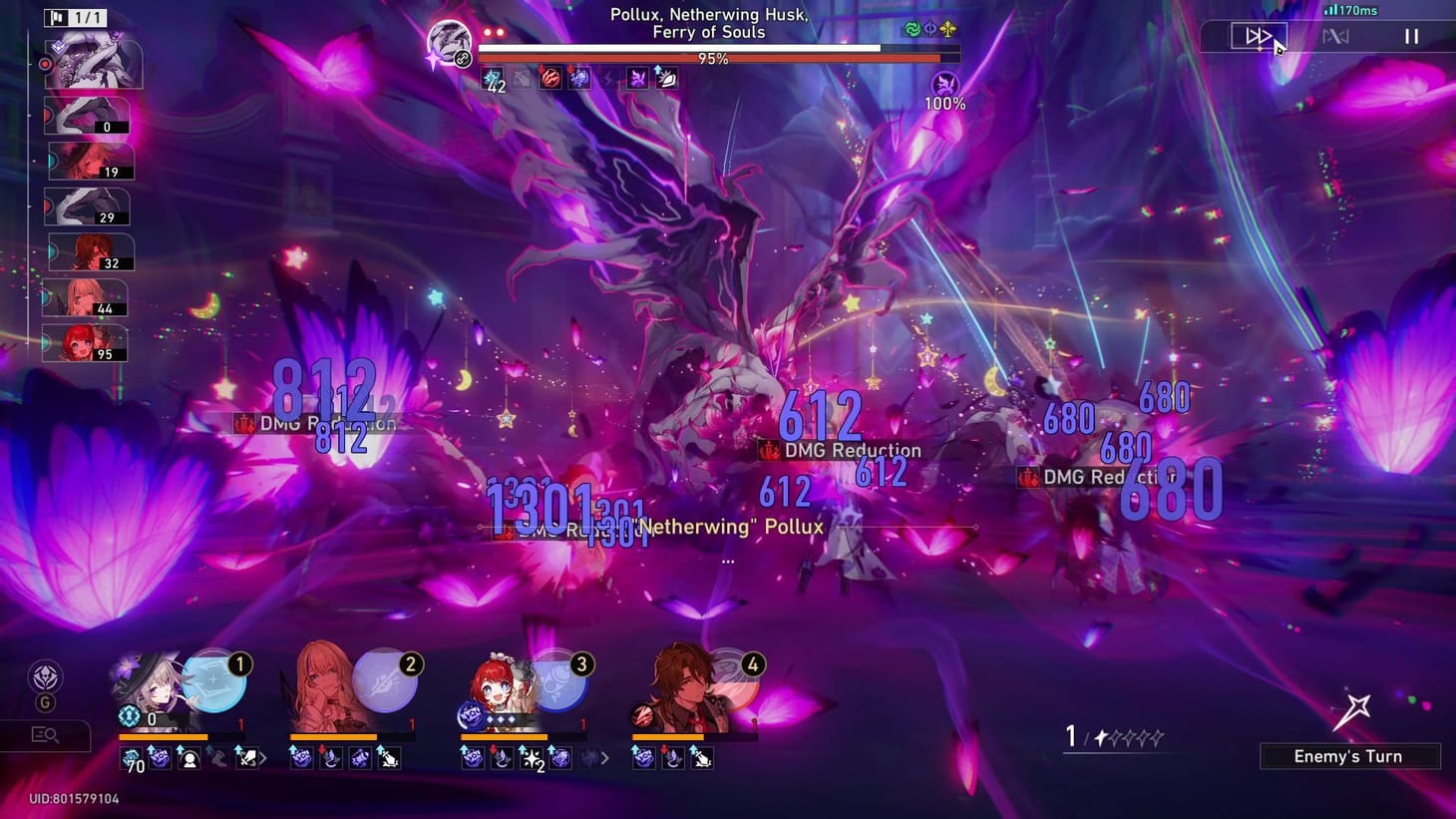The height and width of the screenshot is (819, 1456).
Task: Select the shield break buff icon on the boss
Action: click(x=665, y=78)
